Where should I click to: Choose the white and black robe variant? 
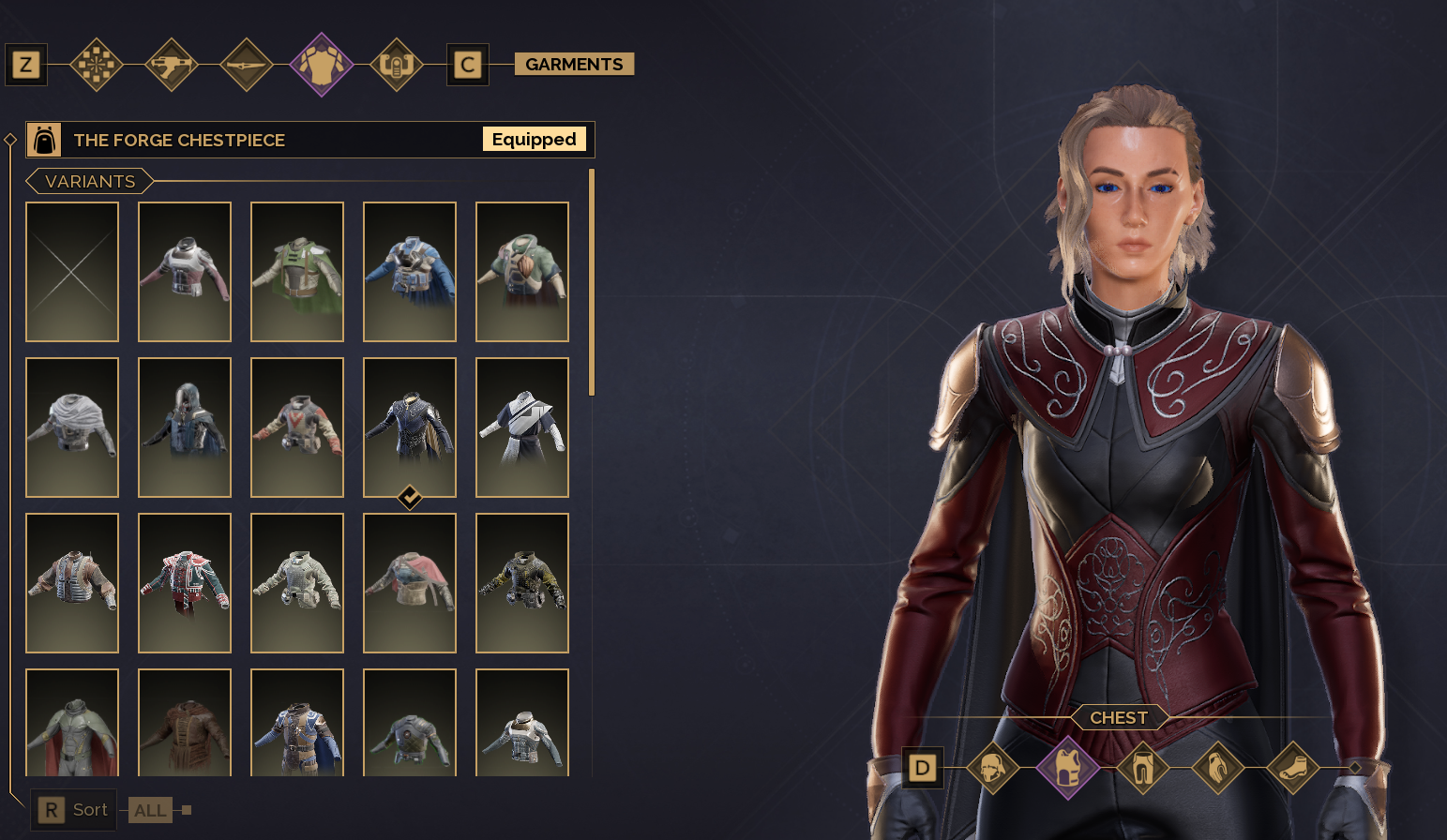click(522, 427)
